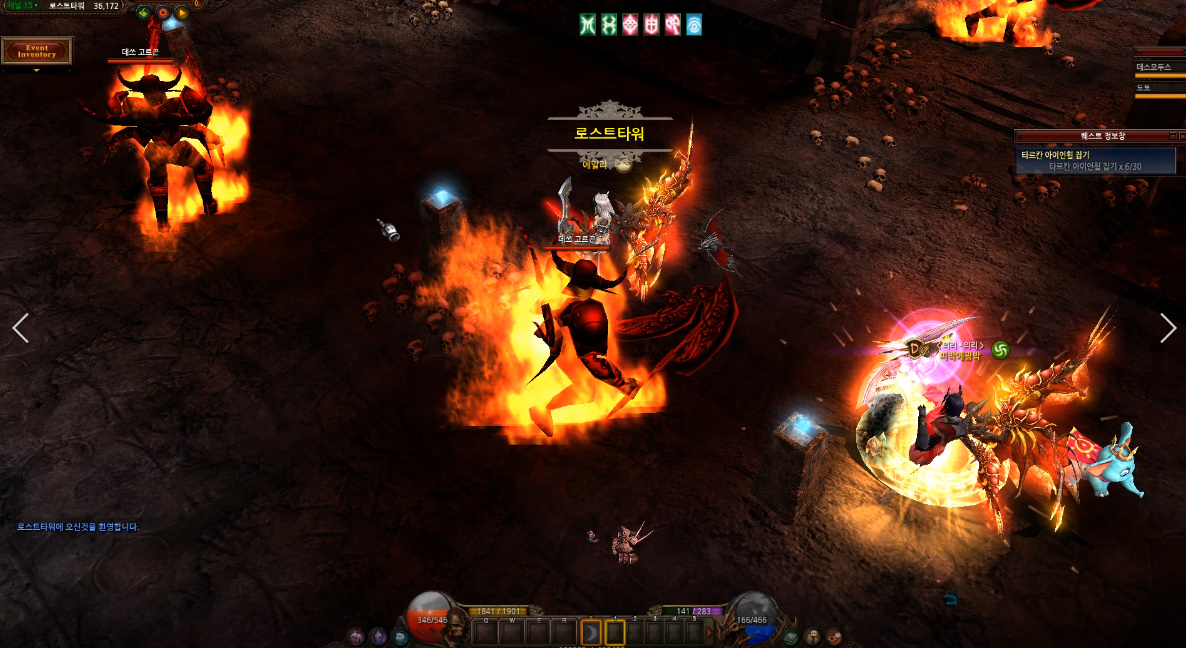This screenshot has width=1186, height=648.
Task: Select the yellow-highlighted hotbar slot 1
Action: click(x=615, y=632)
